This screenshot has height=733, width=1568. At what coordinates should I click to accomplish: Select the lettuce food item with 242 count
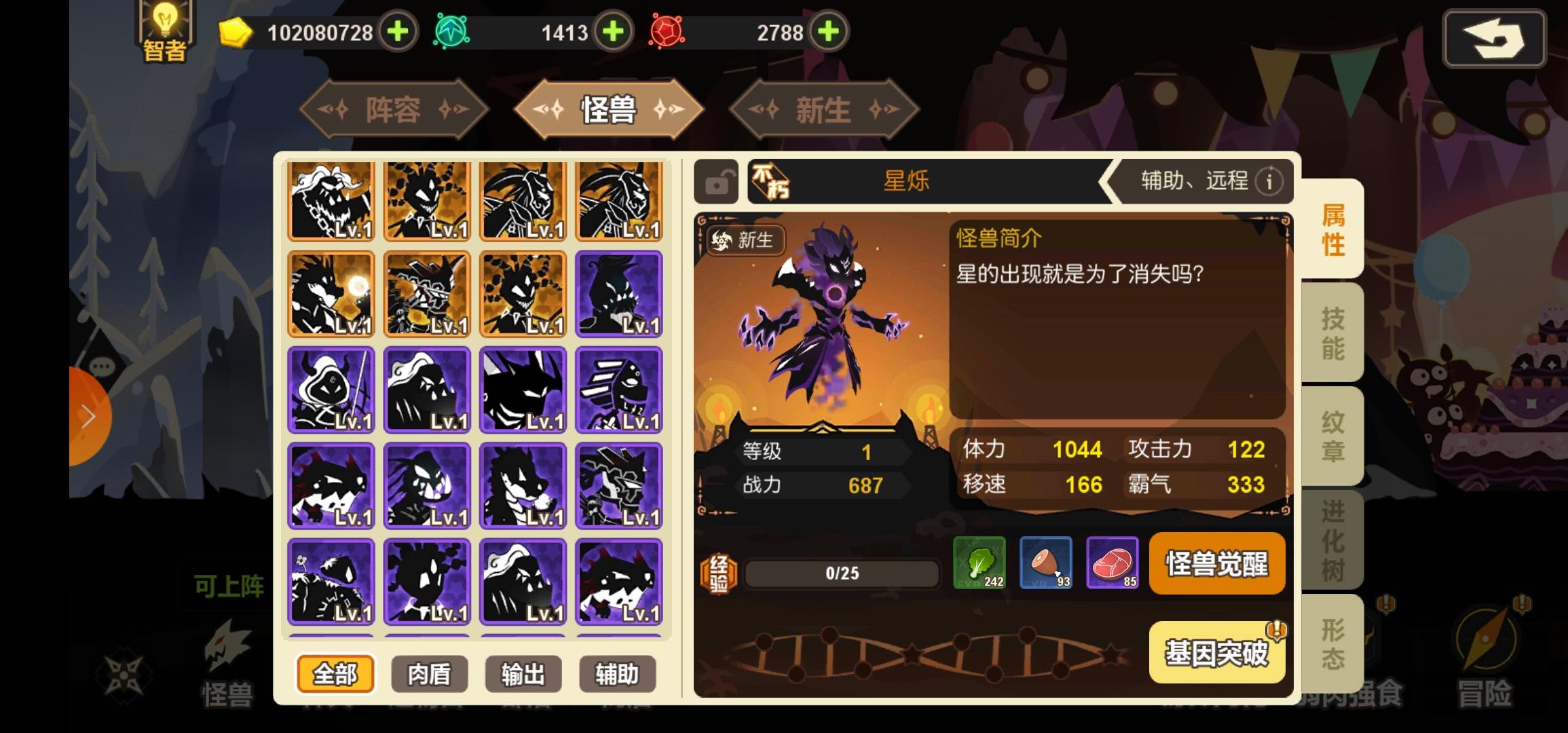[x=979, y=564]
